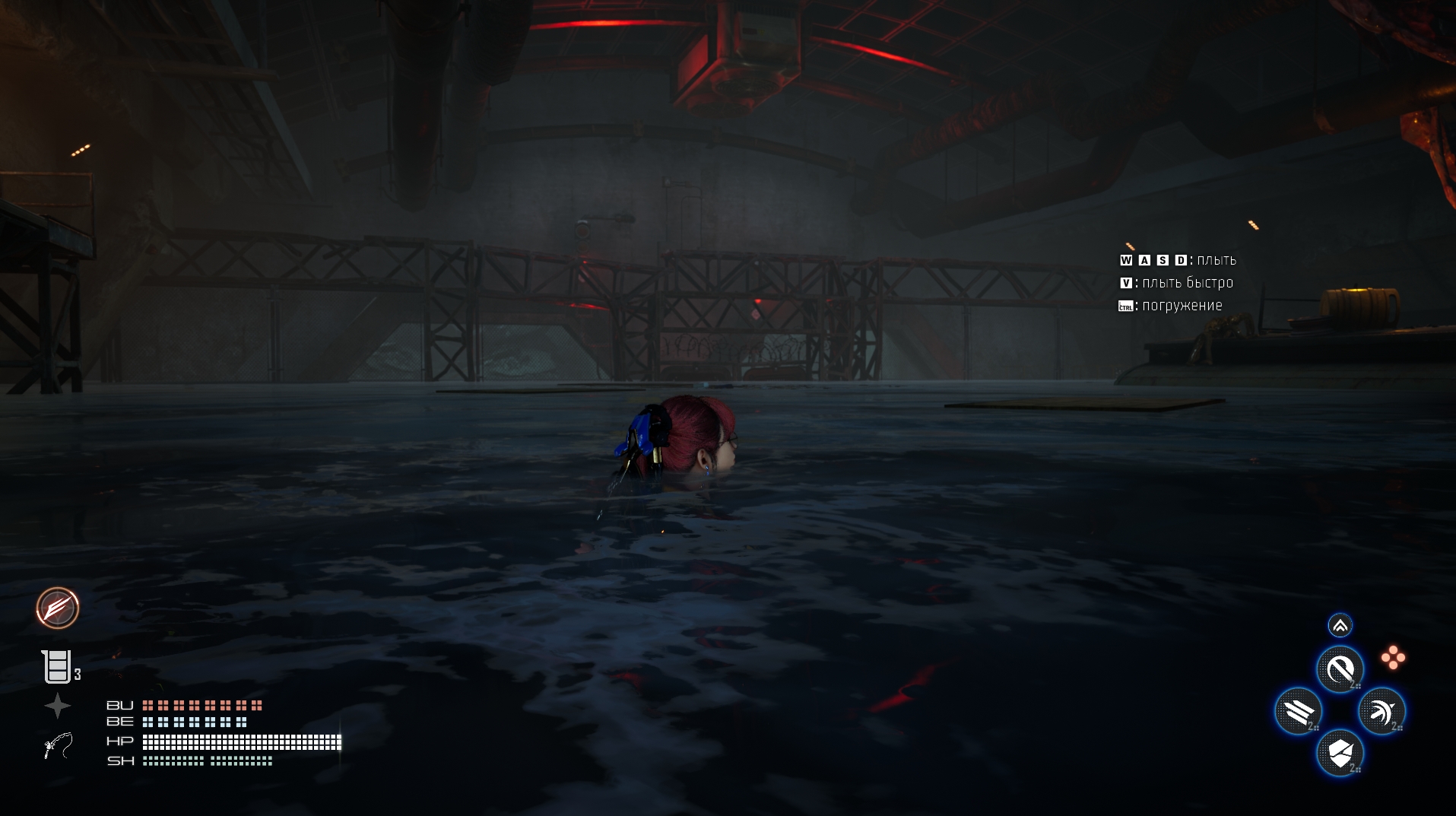
Task: Trigger the curved arrow slash beta skill
Action: point(1381,711)
